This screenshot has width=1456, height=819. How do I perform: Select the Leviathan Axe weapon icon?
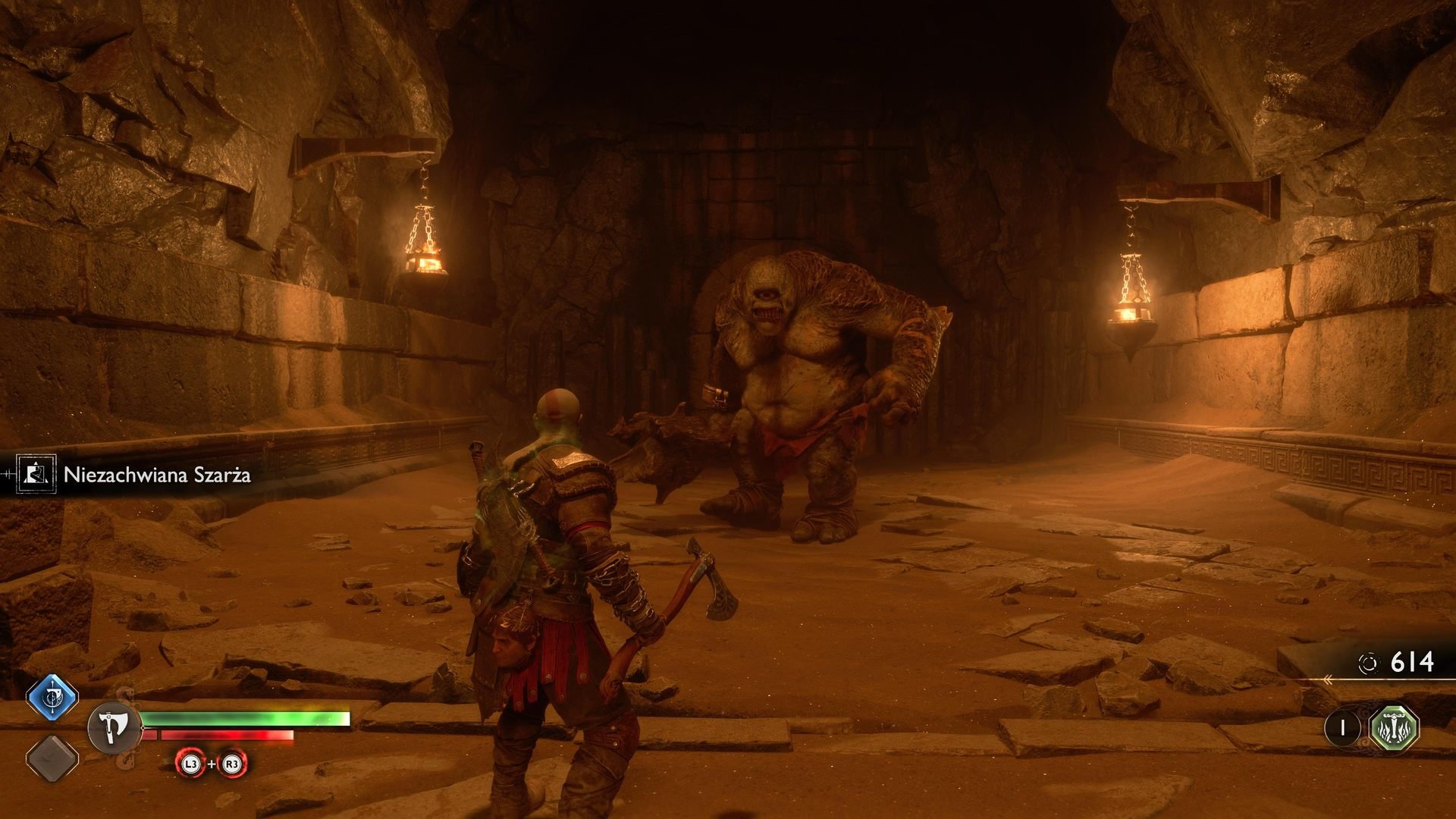coord(114,728)
